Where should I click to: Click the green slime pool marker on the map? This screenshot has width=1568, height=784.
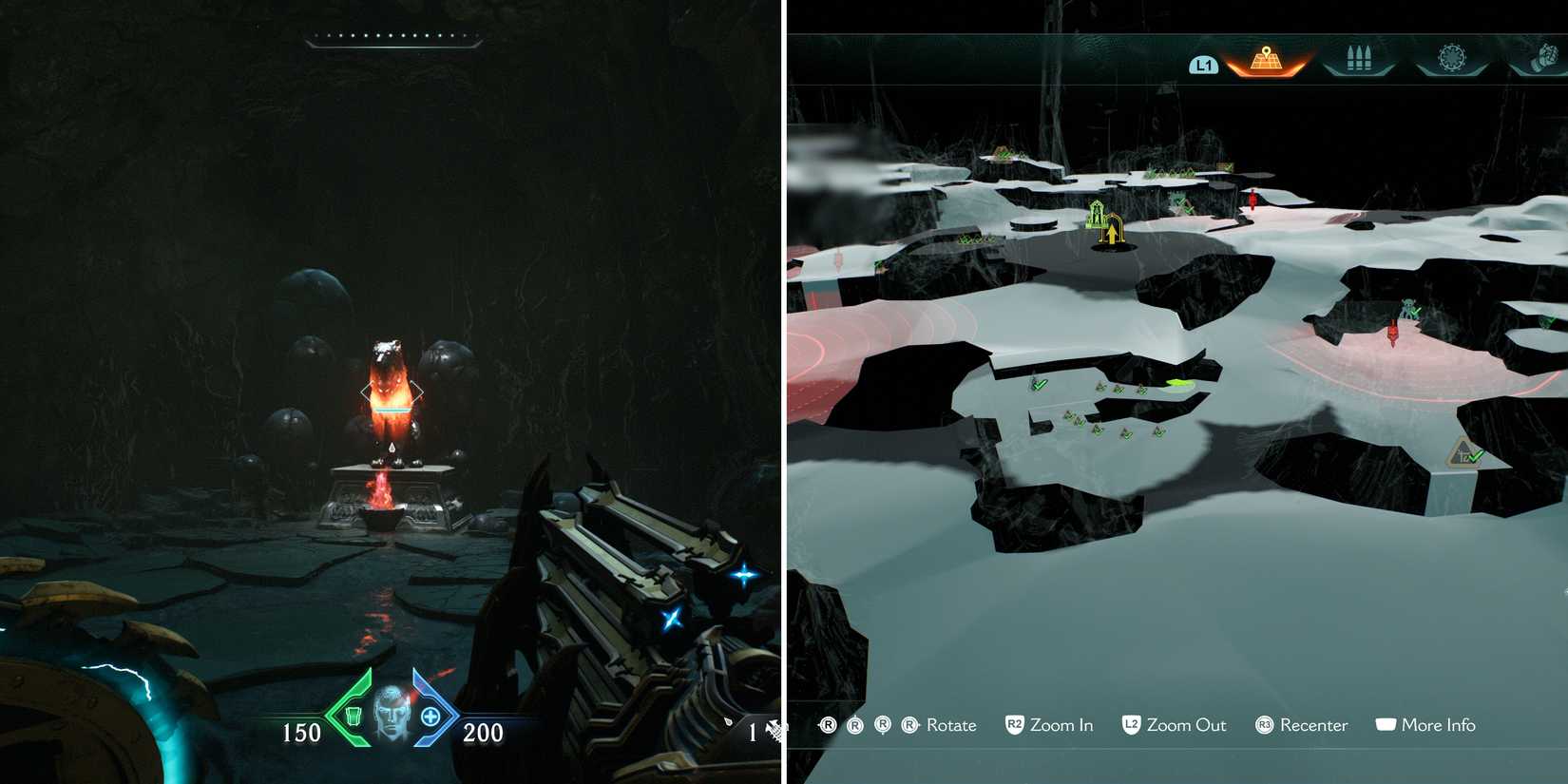(1176, 383)
